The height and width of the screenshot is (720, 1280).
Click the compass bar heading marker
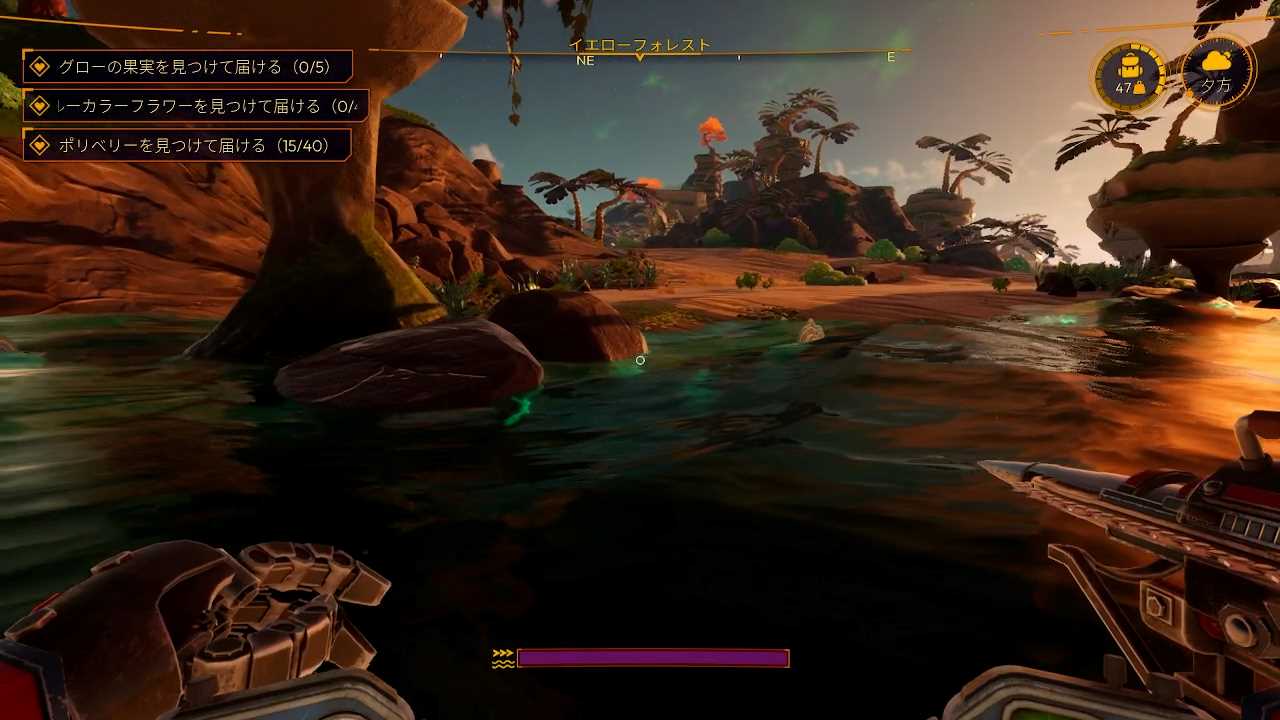[x=640, y=57]
